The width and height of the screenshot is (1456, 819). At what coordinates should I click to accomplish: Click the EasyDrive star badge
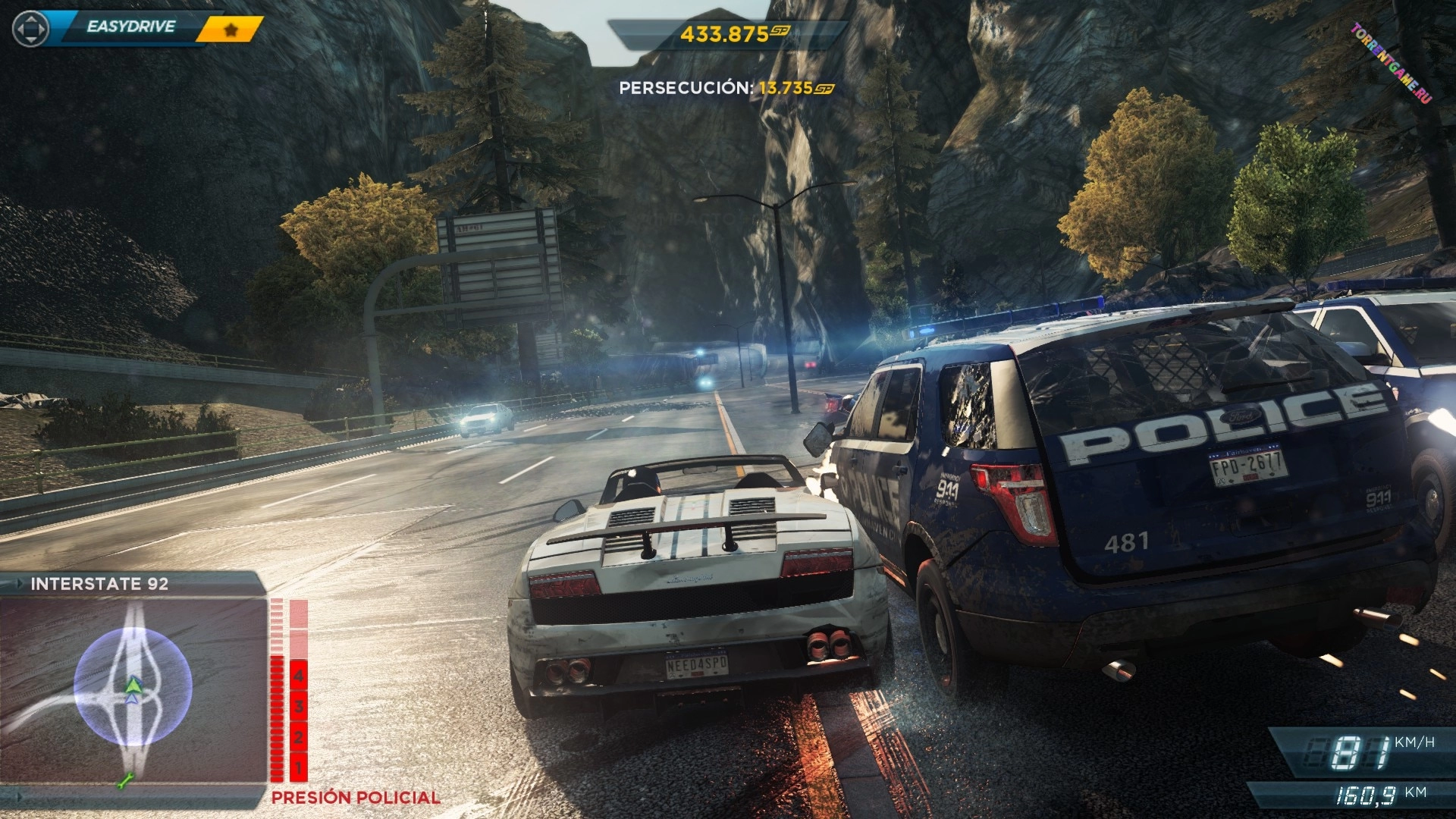[231, 30]
